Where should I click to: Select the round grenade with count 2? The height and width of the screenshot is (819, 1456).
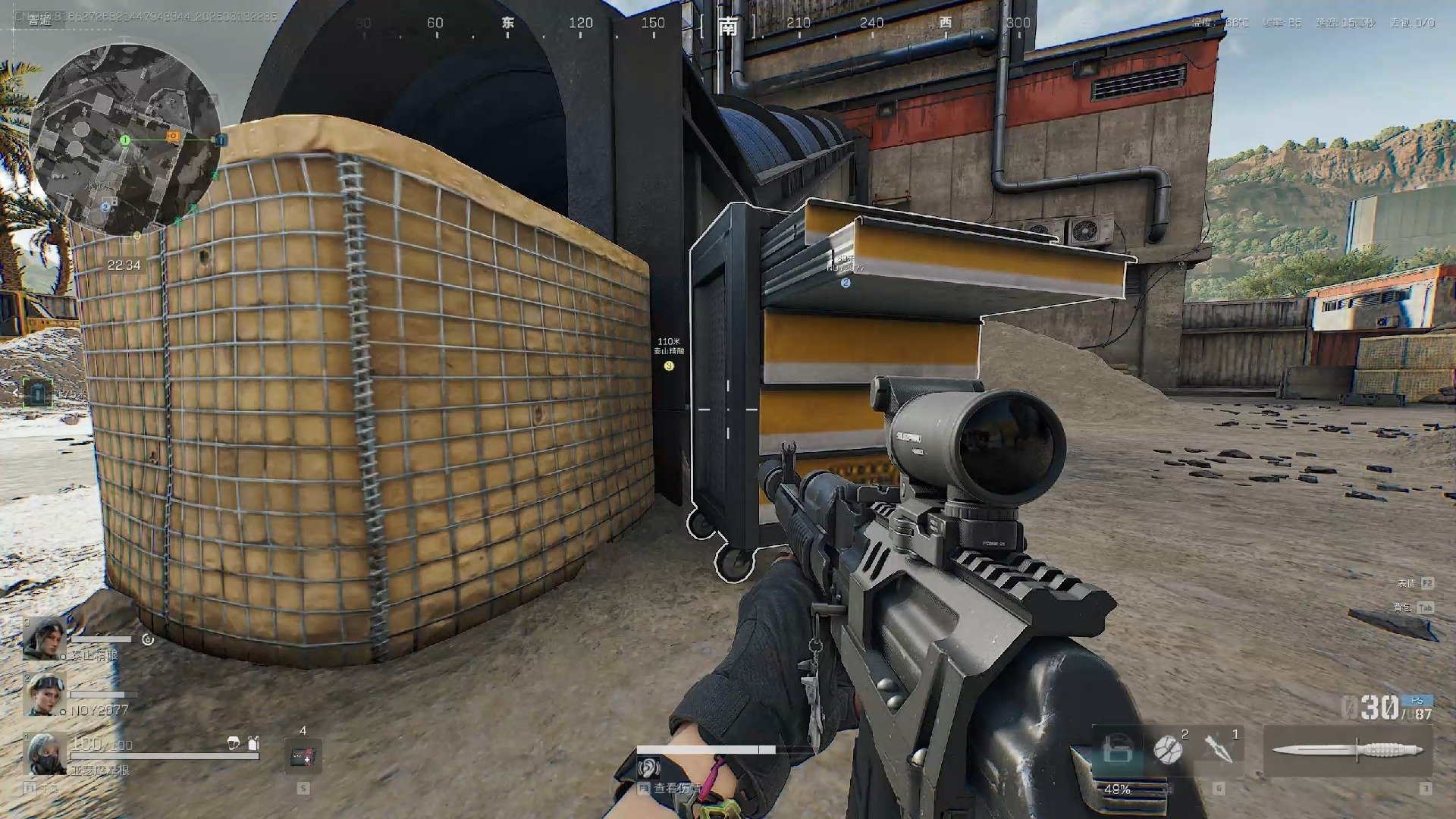1168,749
